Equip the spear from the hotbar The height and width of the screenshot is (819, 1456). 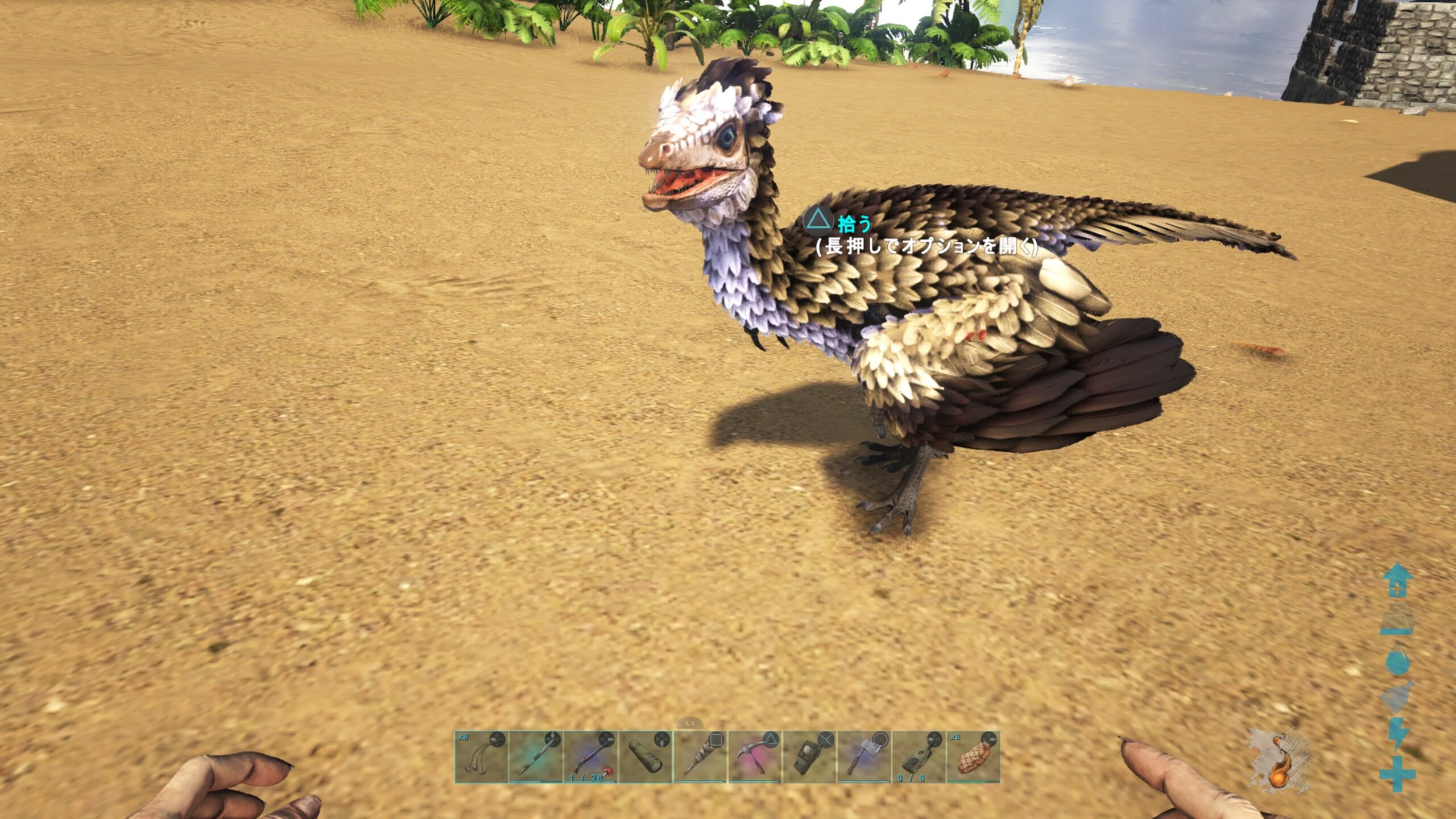536,757
